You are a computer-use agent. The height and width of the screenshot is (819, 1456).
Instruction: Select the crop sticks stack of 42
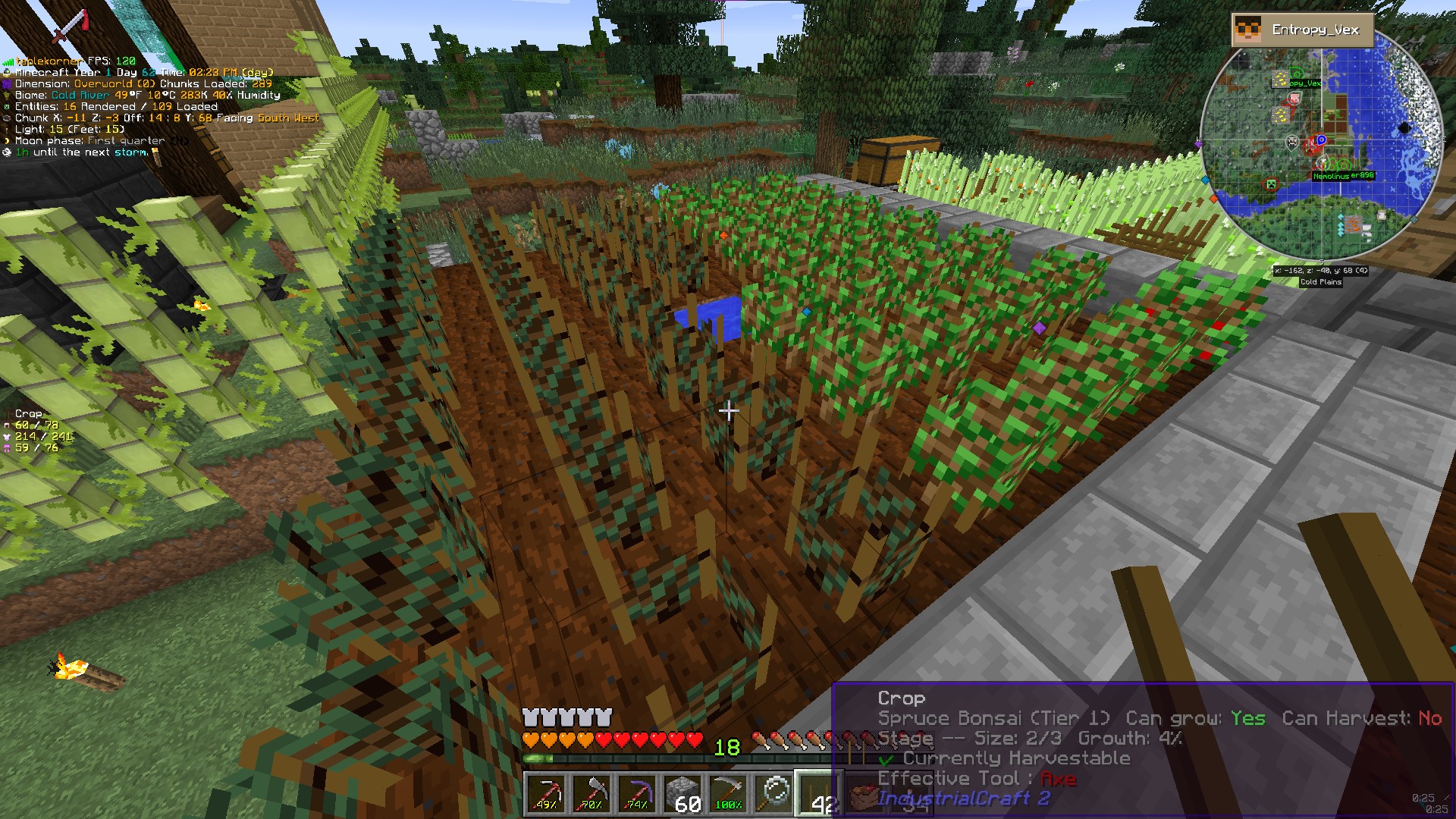coord(817,793)
